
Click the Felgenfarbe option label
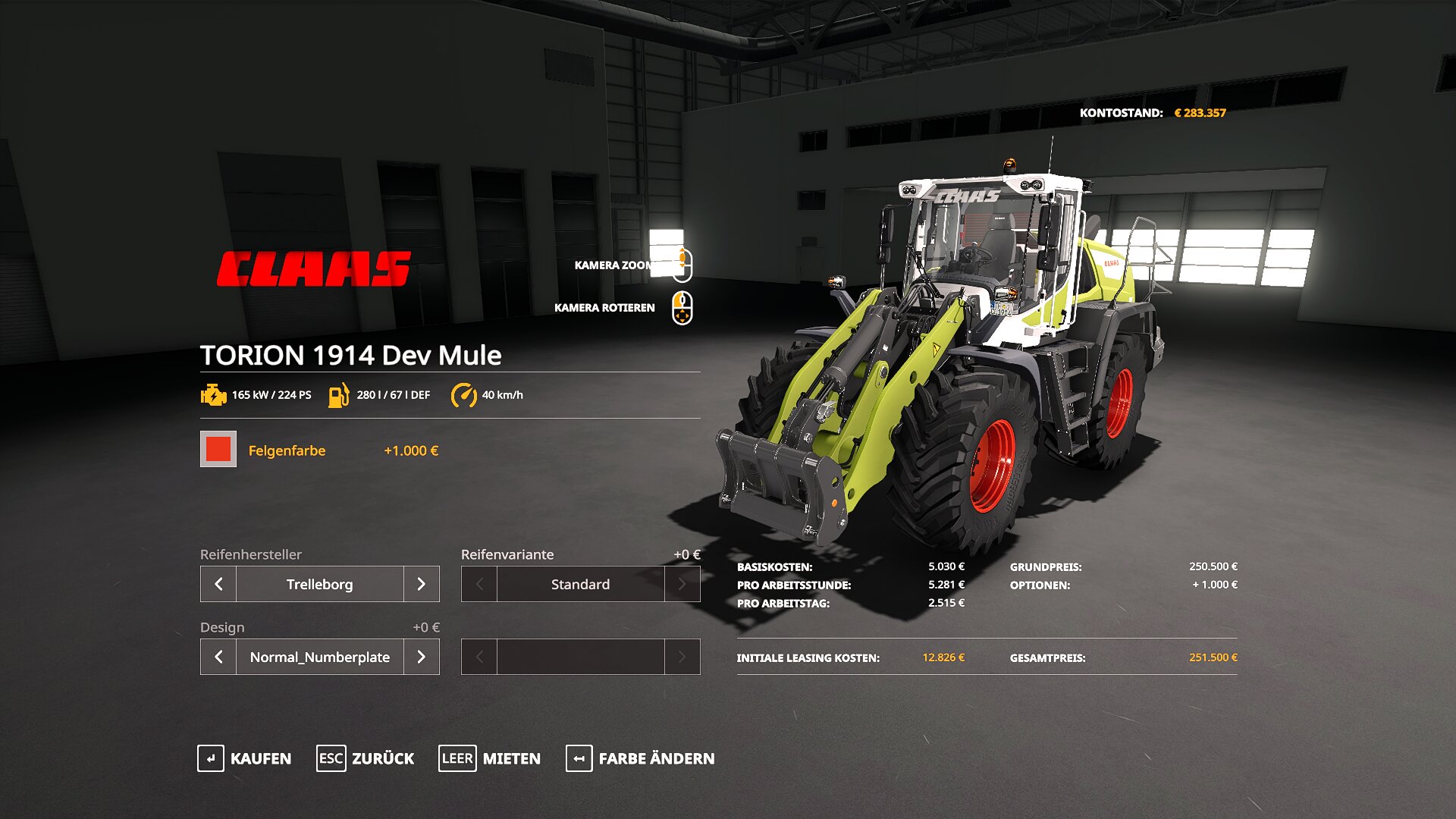287,450
